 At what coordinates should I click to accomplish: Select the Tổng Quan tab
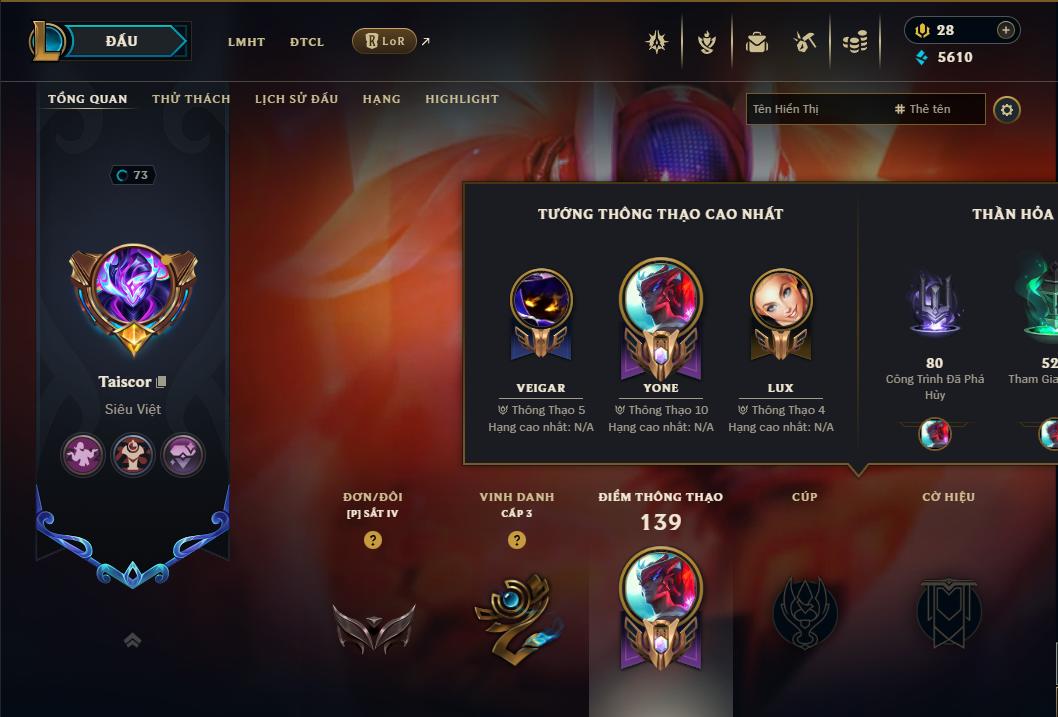pyautogui.click(x=88, y=99)
